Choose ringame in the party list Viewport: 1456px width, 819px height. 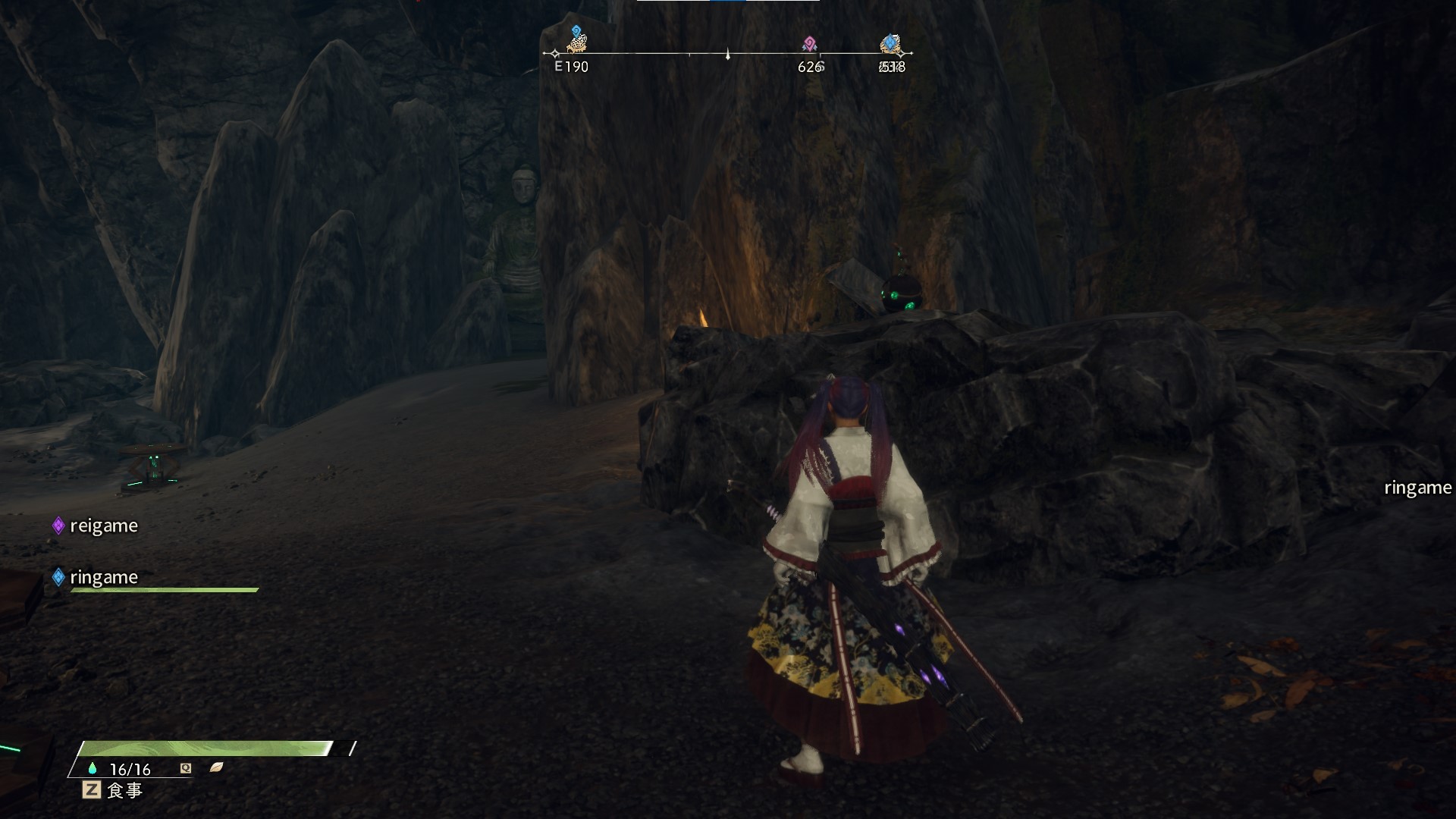pos(103,577)
